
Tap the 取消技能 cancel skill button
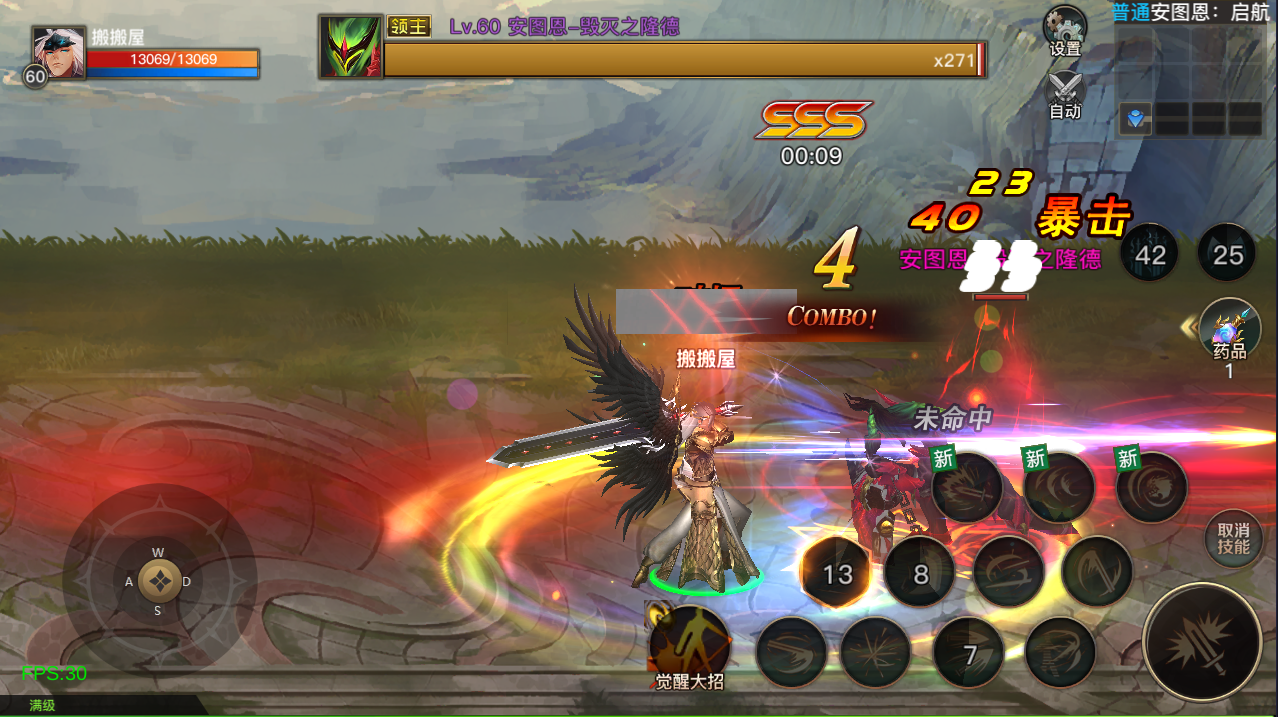pos(1233,539)
